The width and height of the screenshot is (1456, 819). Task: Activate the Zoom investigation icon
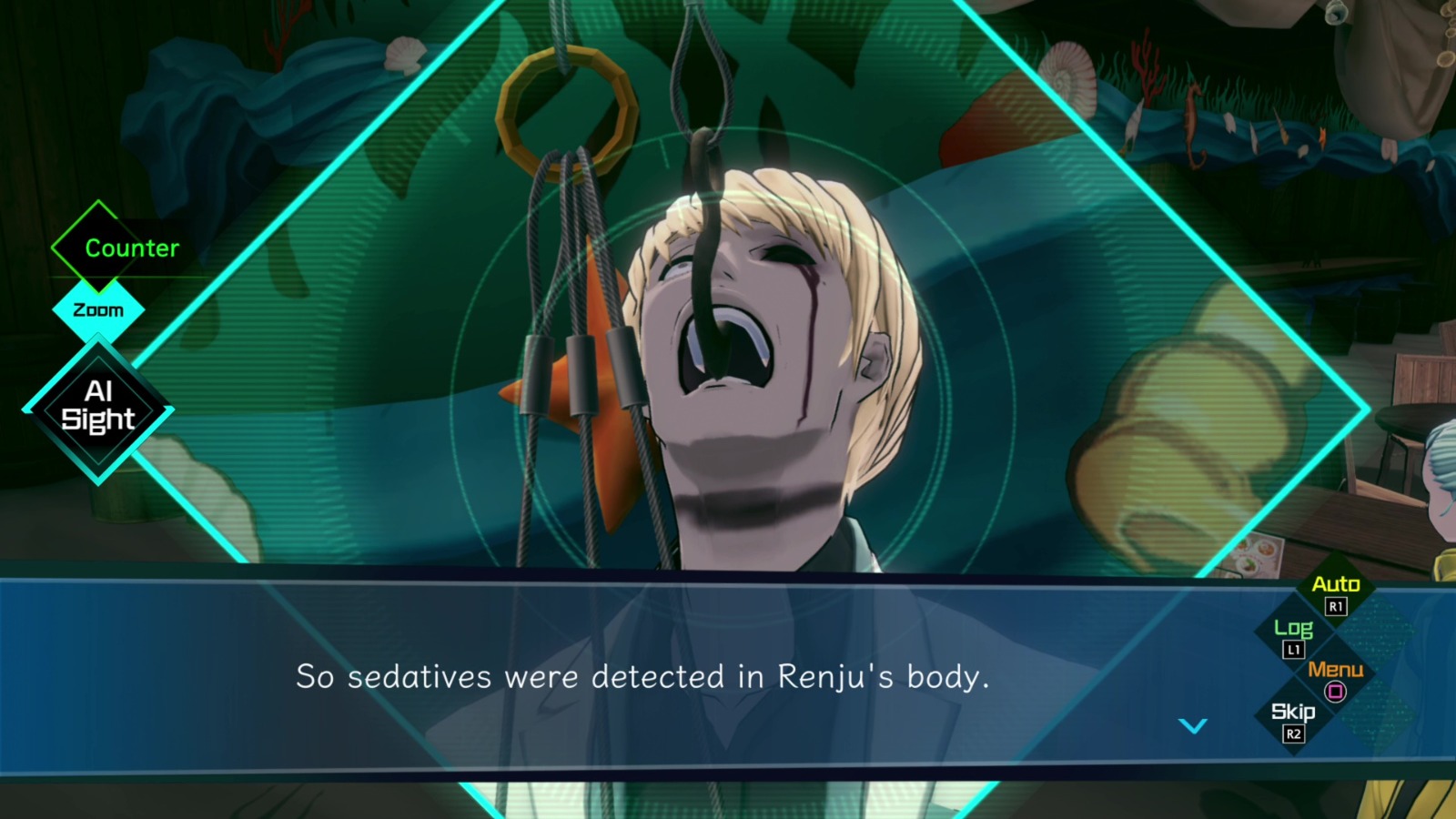97,309
